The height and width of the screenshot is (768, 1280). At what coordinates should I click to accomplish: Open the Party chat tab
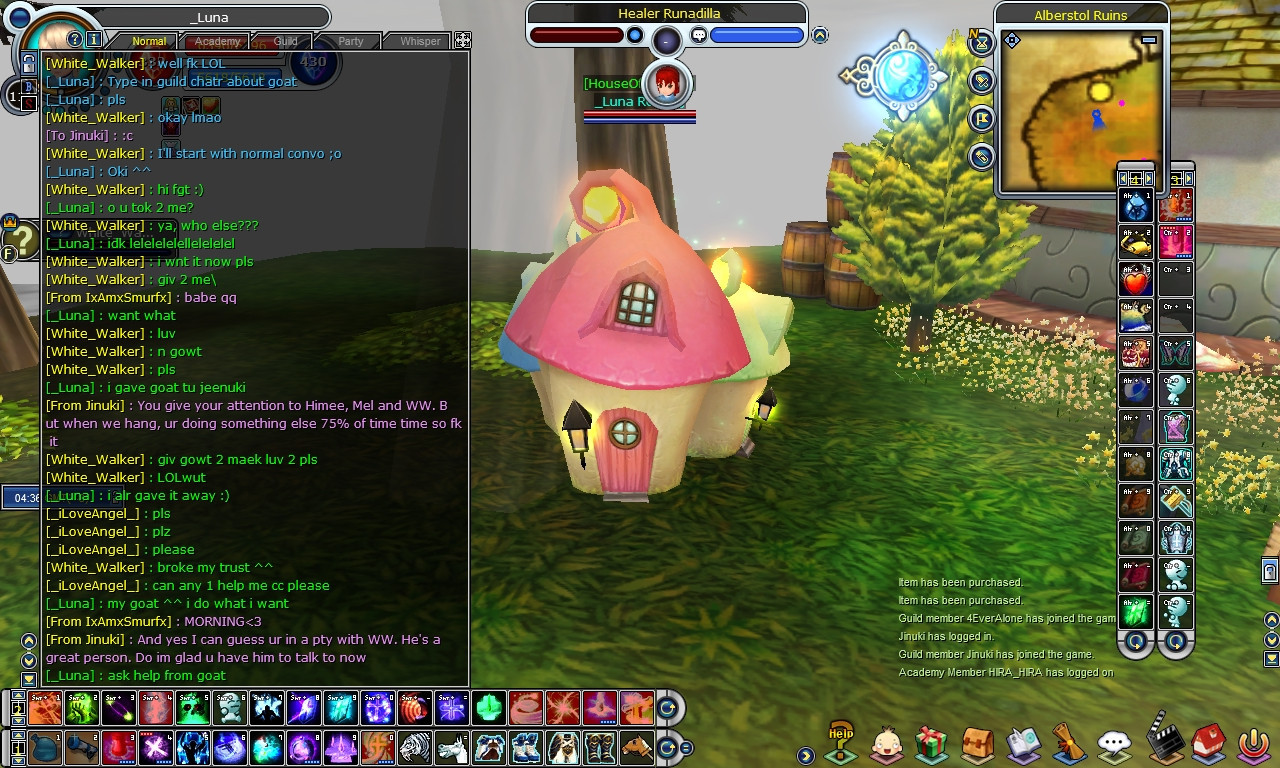tap(350, 42)
